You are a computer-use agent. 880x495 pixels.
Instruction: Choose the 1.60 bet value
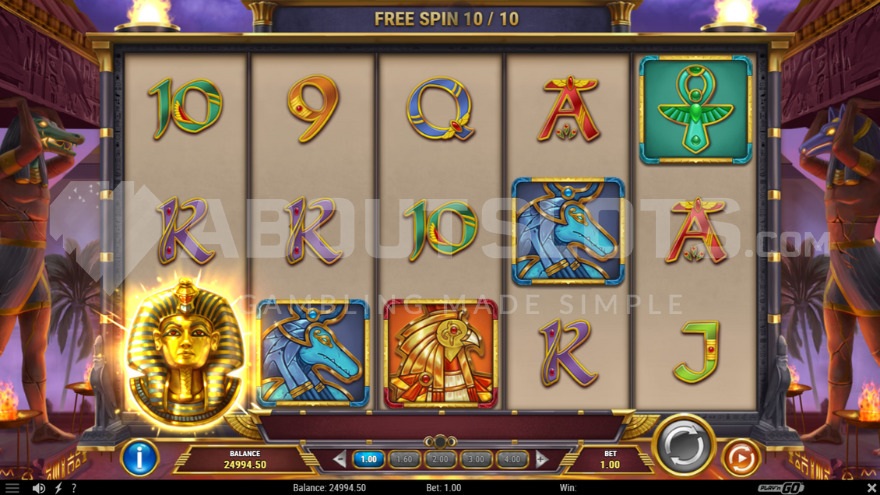[404, 459]
